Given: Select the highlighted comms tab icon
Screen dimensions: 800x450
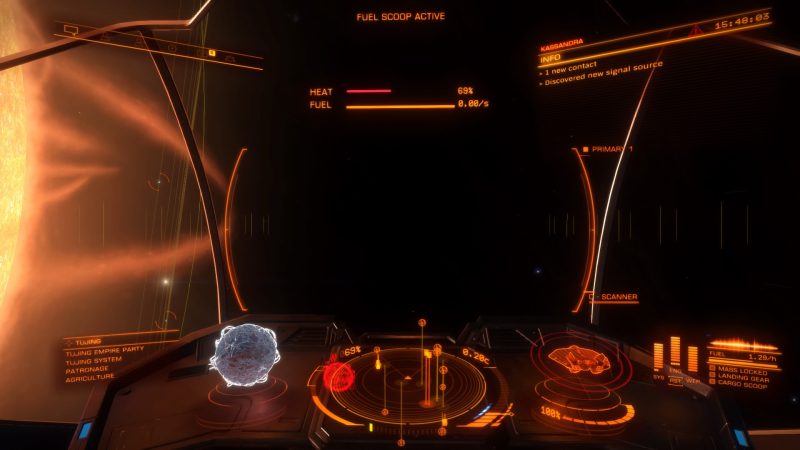Looking at the screenshot, I should coord(212,52).
